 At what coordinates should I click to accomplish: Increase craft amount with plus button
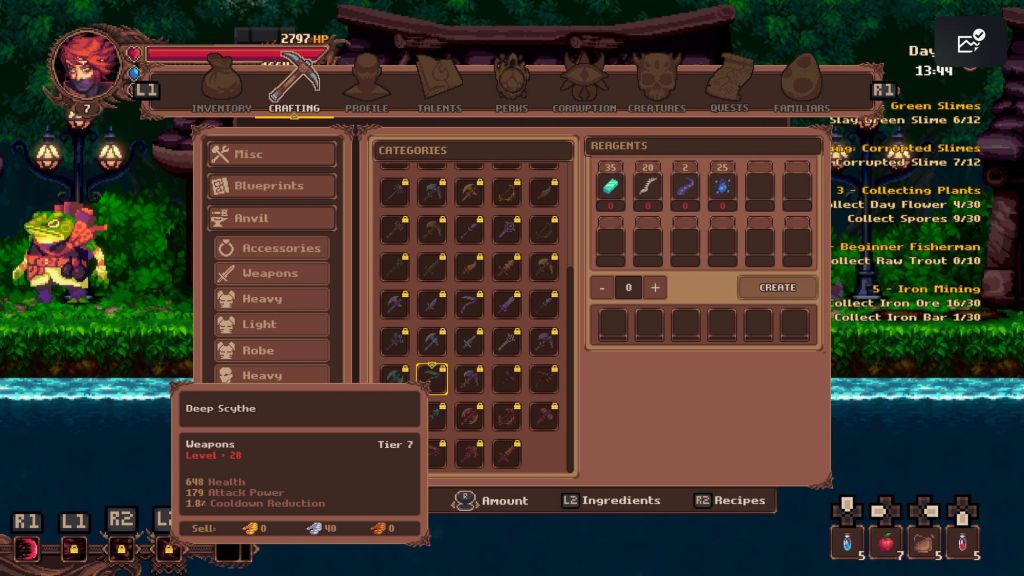coord(655,288)
